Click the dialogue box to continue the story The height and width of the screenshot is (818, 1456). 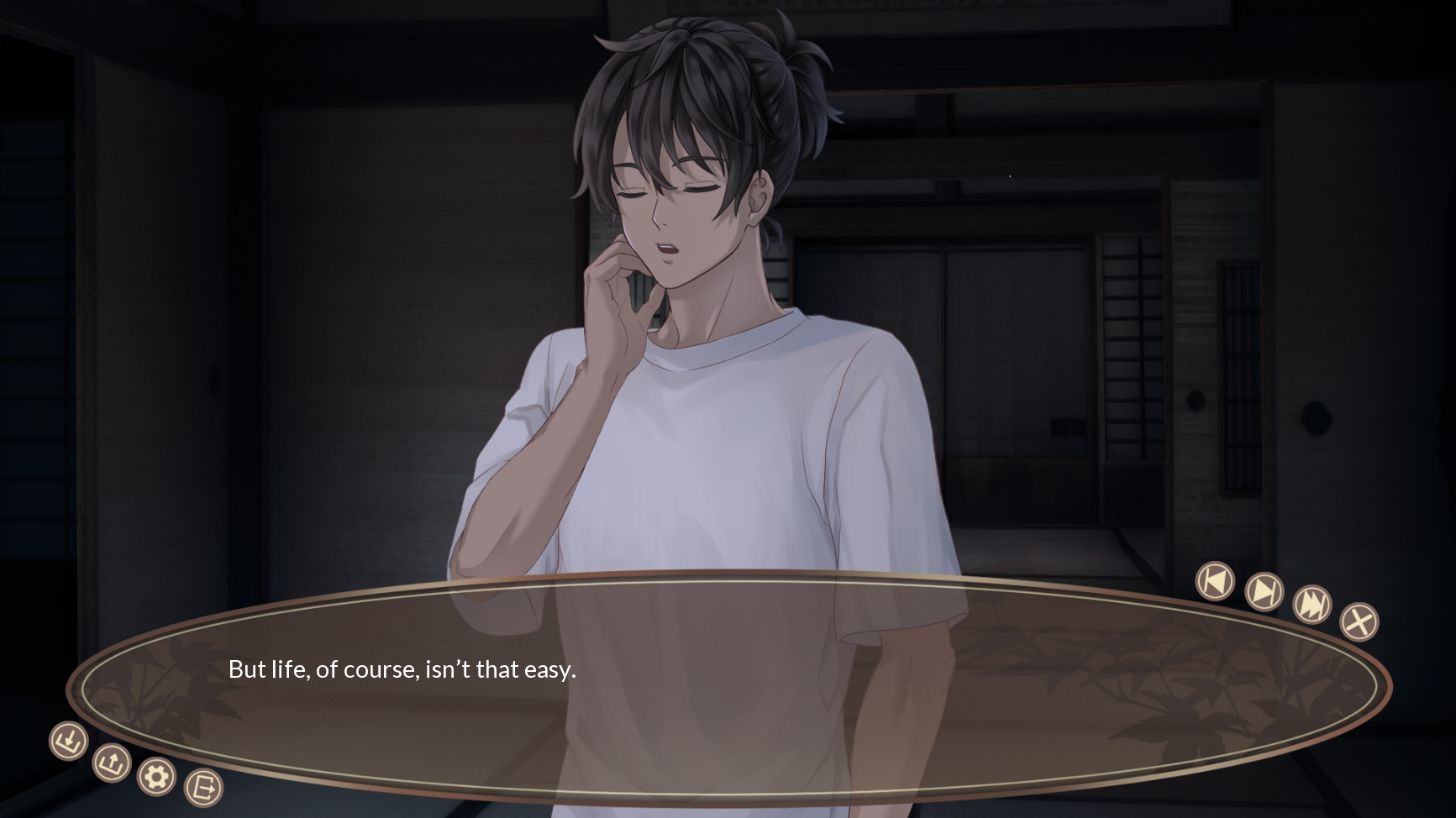point(728,687)
